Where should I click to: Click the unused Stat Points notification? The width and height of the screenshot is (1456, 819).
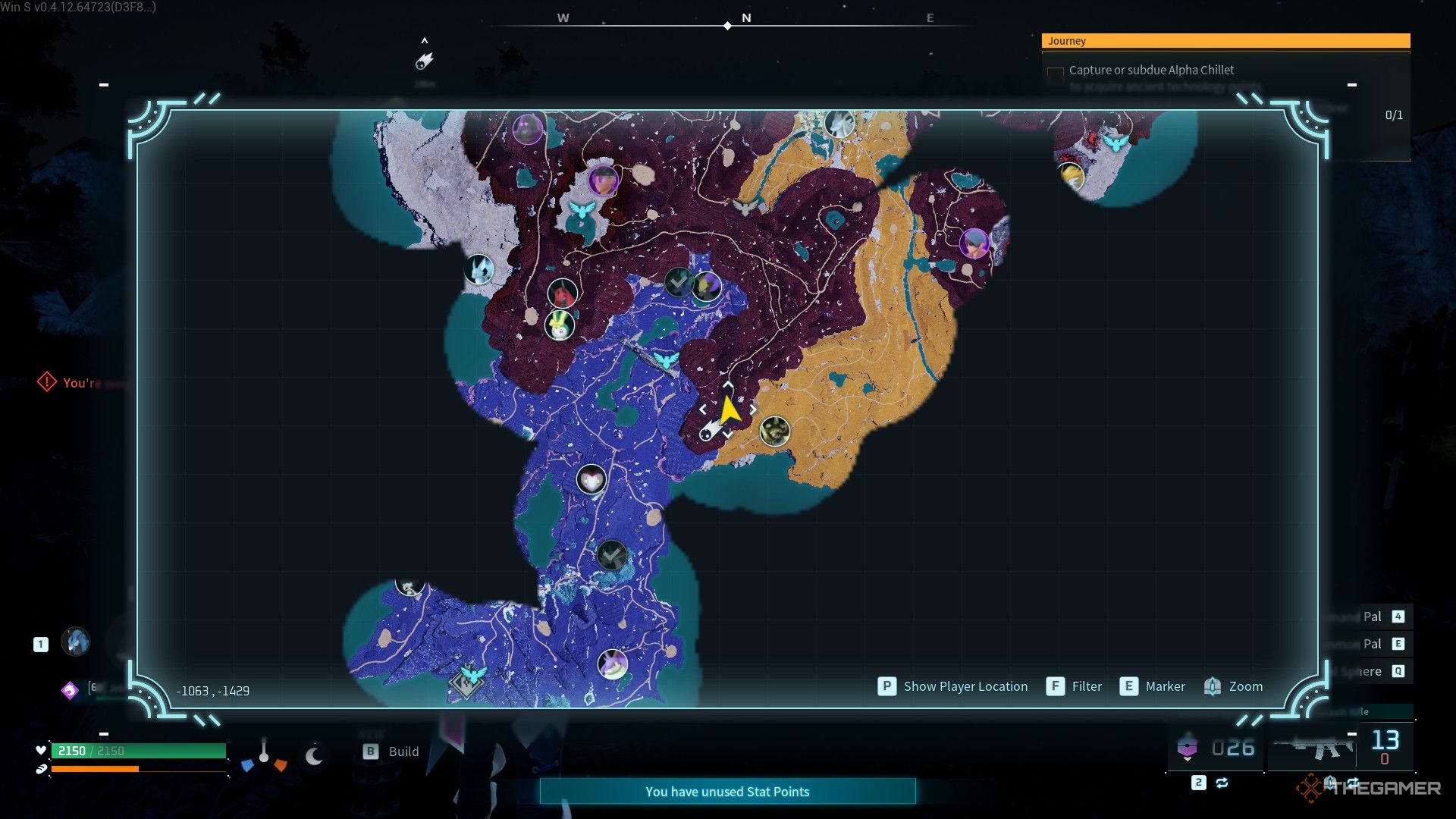727,792
